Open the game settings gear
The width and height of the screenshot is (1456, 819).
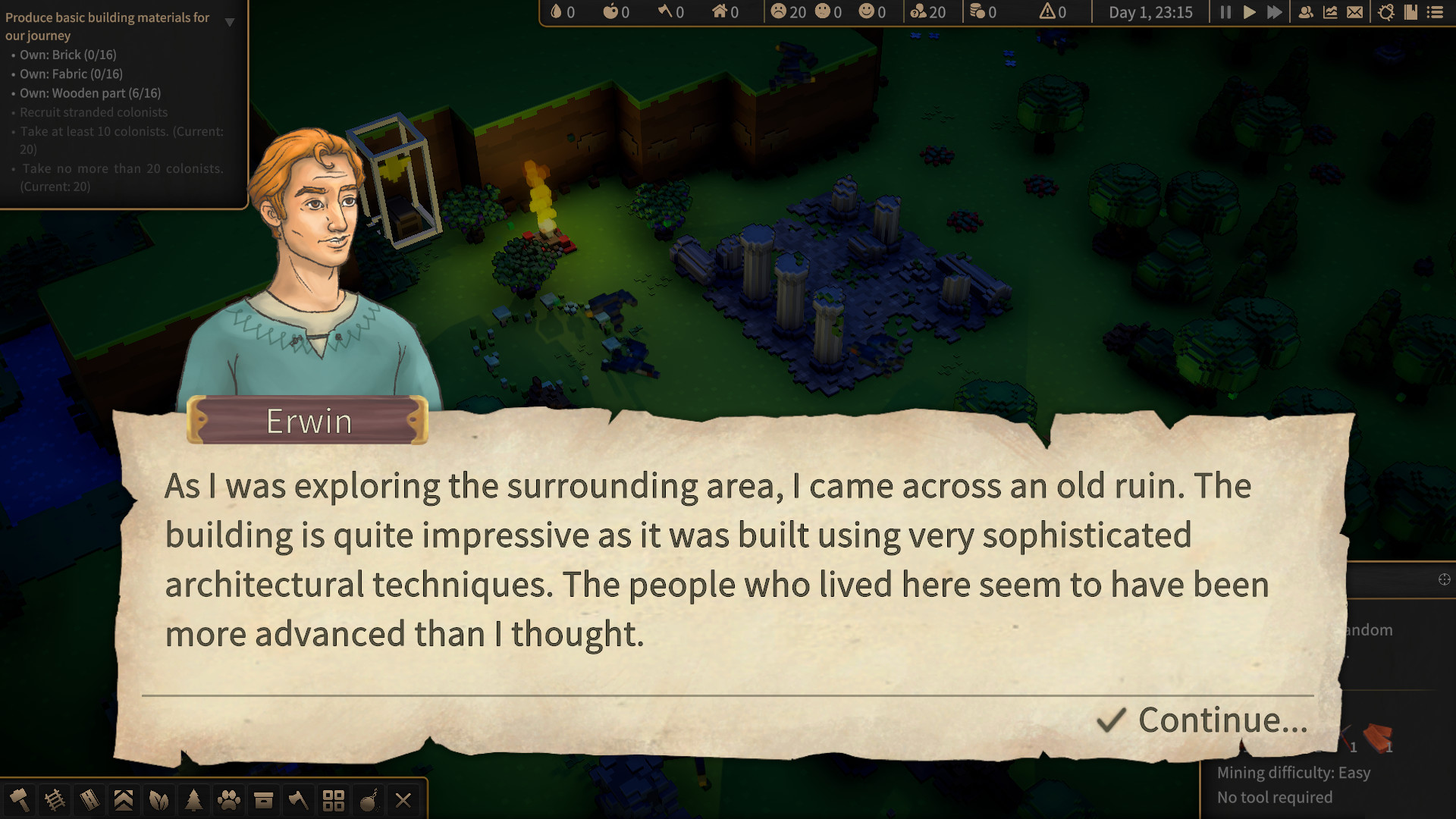(1386, 12)
